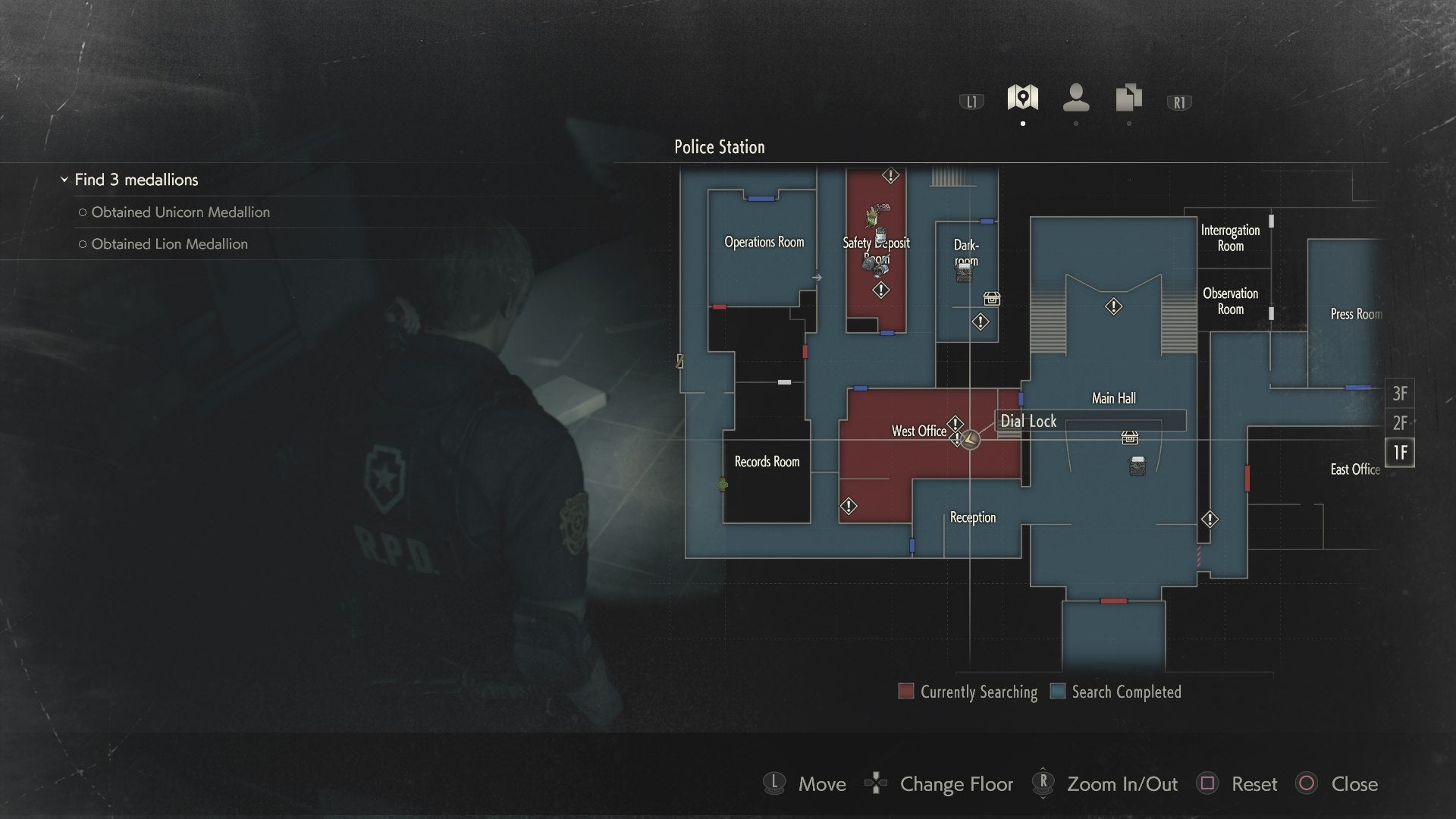Click the item box icon in the Main Hall
Image resolution: width=1456 pixels, height=819 pixels.
[x=1128, y=438]
